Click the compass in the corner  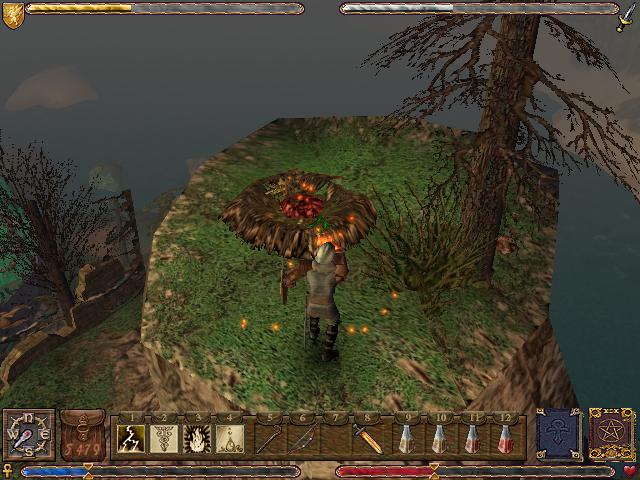click(27, 435)
